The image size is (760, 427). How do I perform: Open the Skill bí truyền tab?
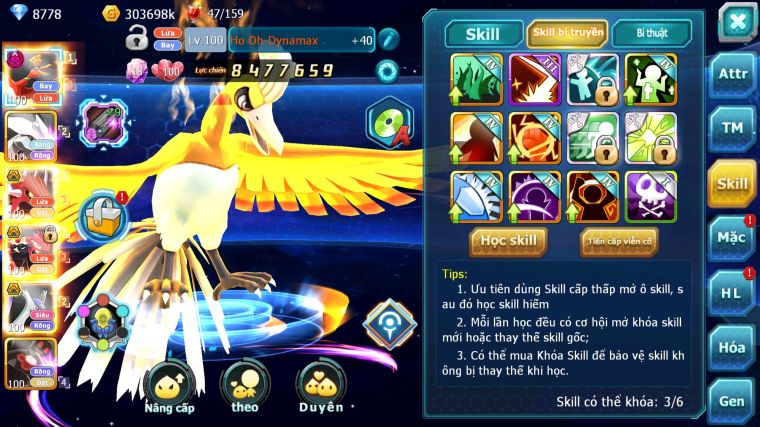coord(567,33)
